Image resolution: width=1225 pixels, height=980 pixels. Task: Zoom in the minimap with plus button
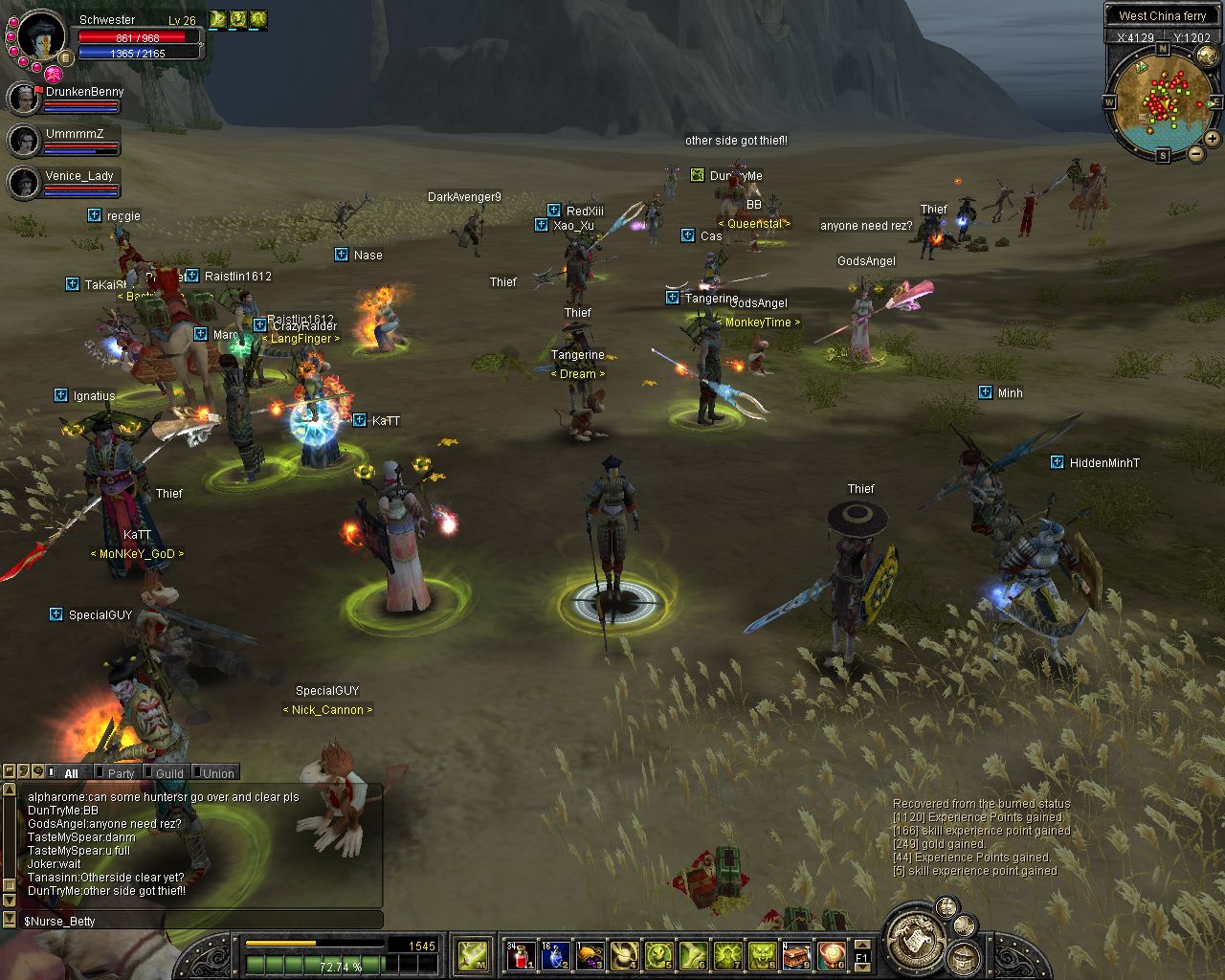tap(1213, 139)
